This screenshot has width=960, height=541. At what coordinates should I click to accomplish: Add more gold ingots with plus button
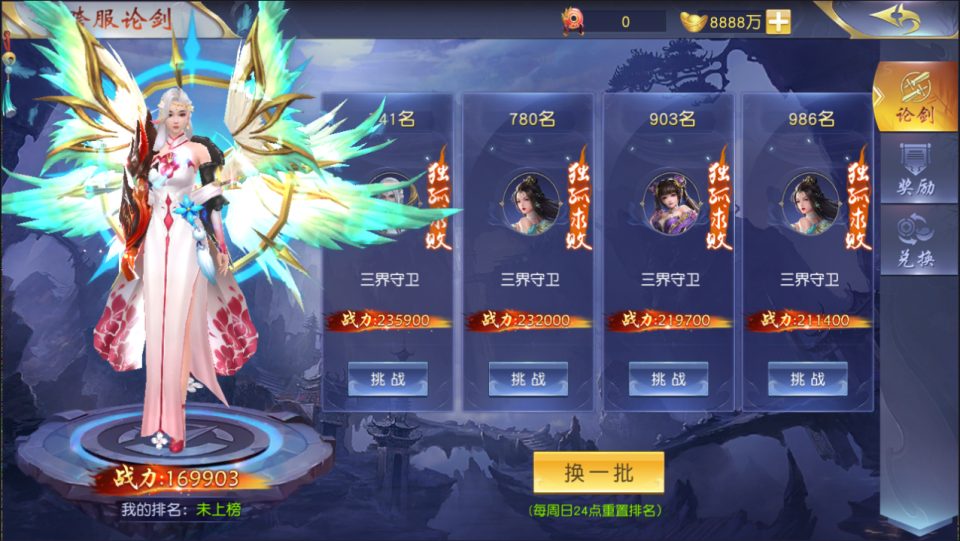pos(778,21)
